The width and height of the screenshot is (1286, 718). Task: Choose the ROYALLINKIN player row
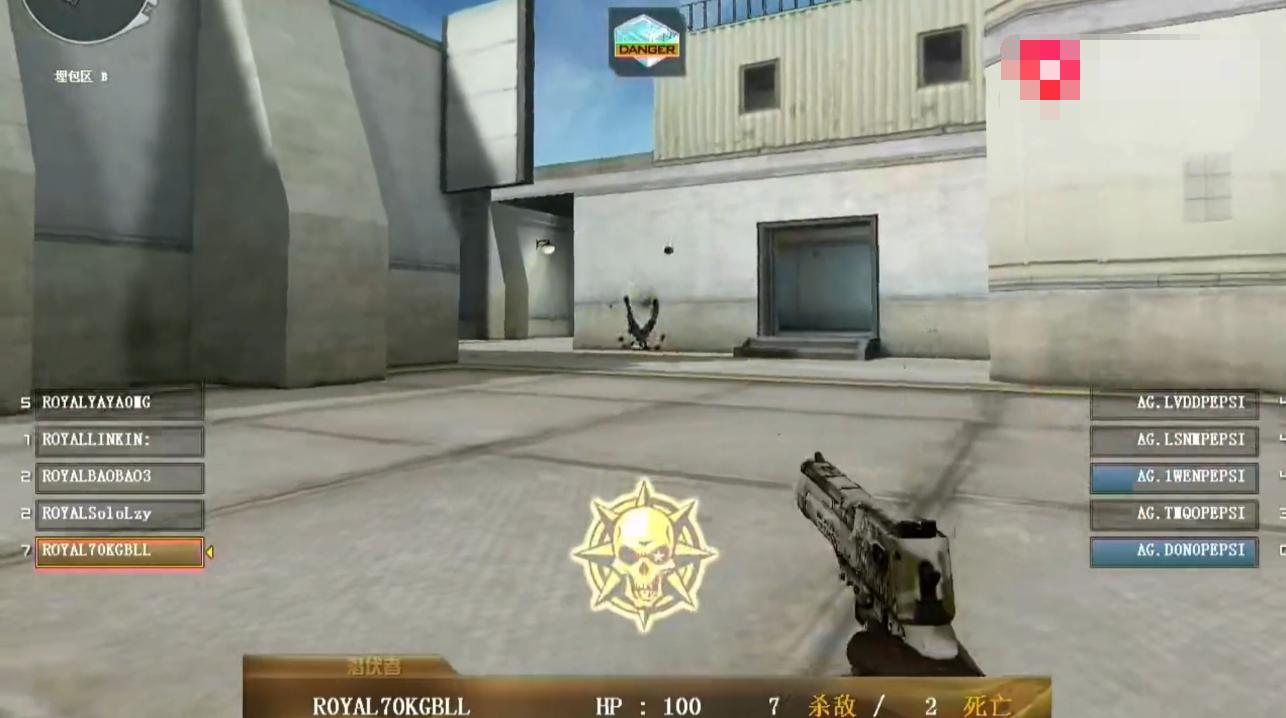[119, 440]
